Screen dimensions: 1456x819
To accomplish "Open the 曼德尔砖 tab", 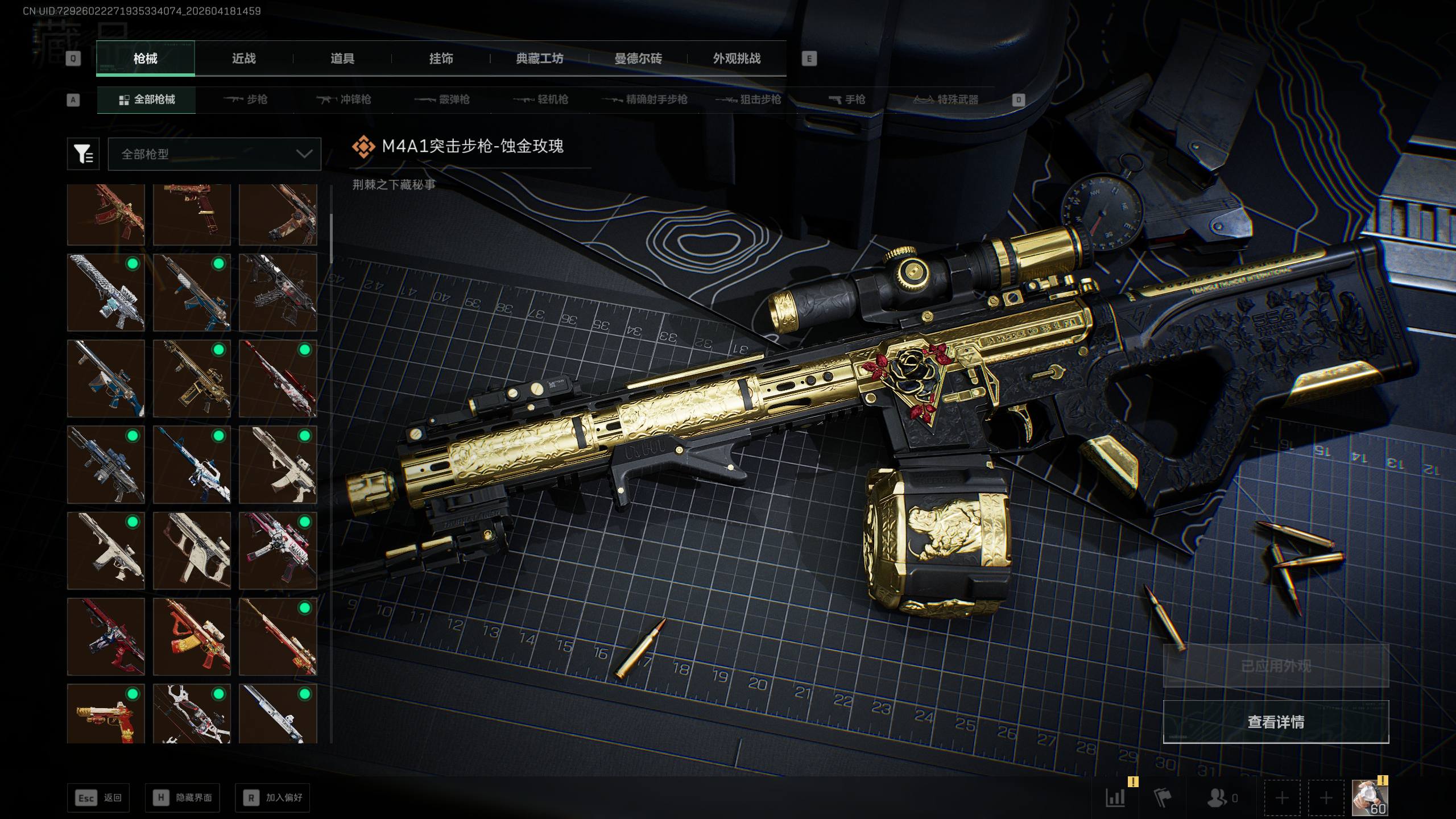I will click(638, 59).
